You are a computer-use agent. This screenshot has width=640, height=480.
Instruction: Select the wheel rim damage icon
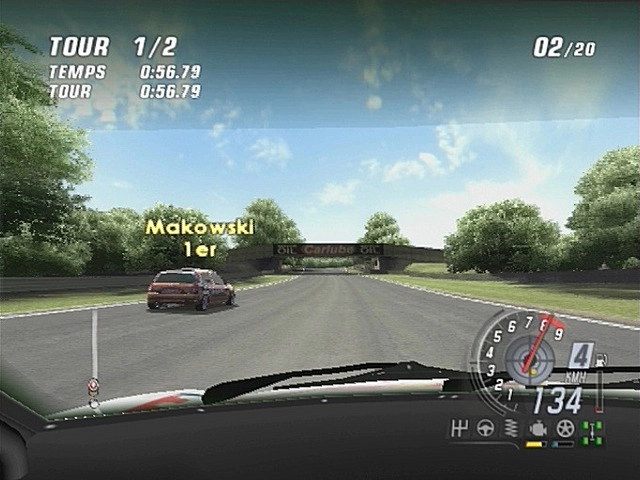pyautogui.click(x=565, y=430)
